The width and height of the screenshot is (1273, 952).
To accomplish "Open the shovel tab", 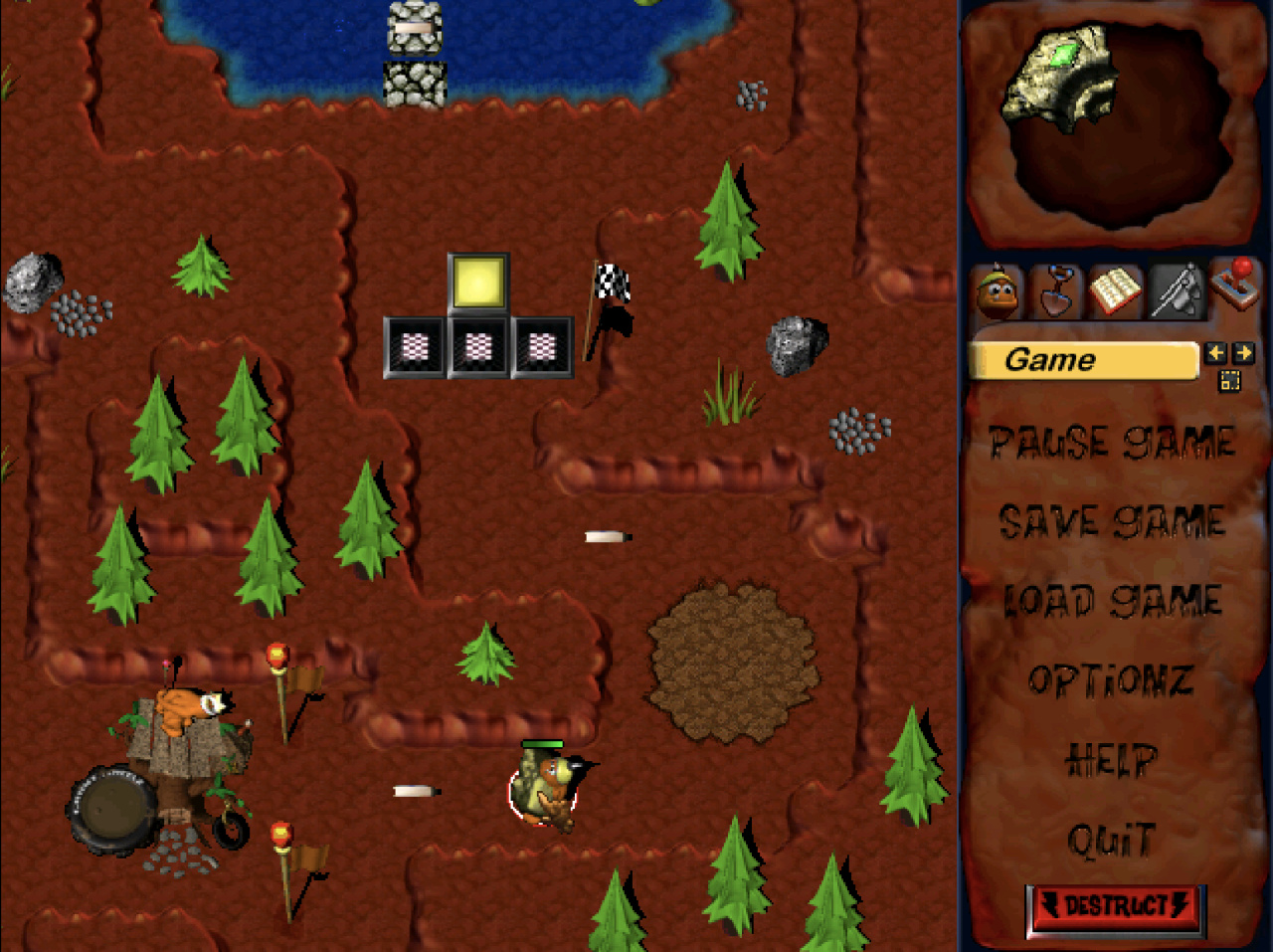I will tap(1055, 290).
